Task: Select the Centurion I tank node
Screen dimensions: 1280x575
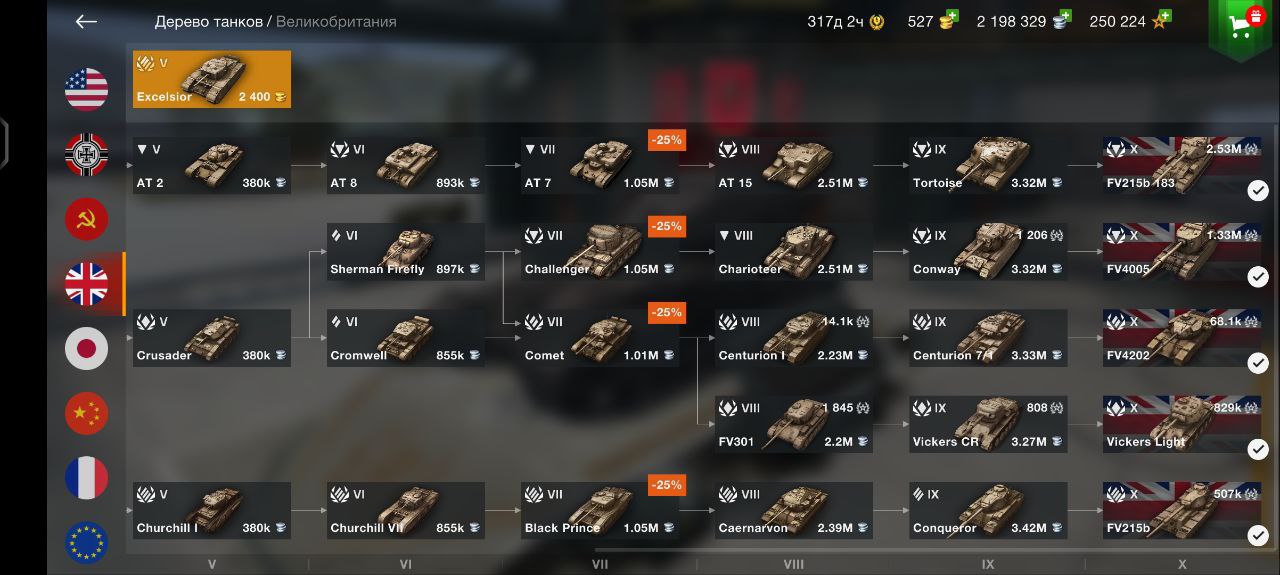Action: click(x=794, y=338)
